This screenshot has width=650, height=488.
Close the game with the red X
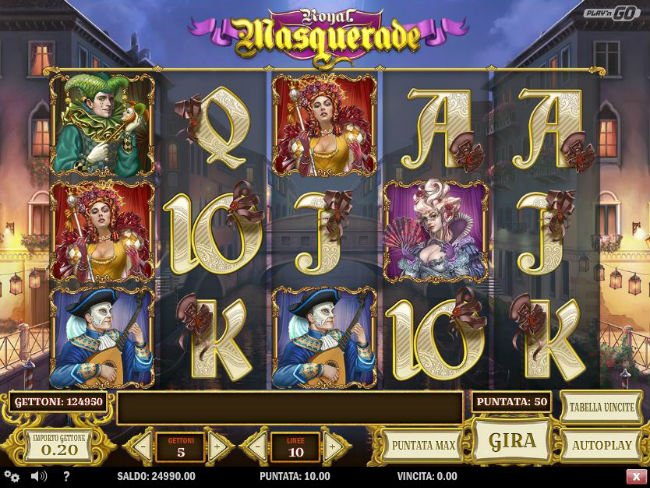point(636,477)
